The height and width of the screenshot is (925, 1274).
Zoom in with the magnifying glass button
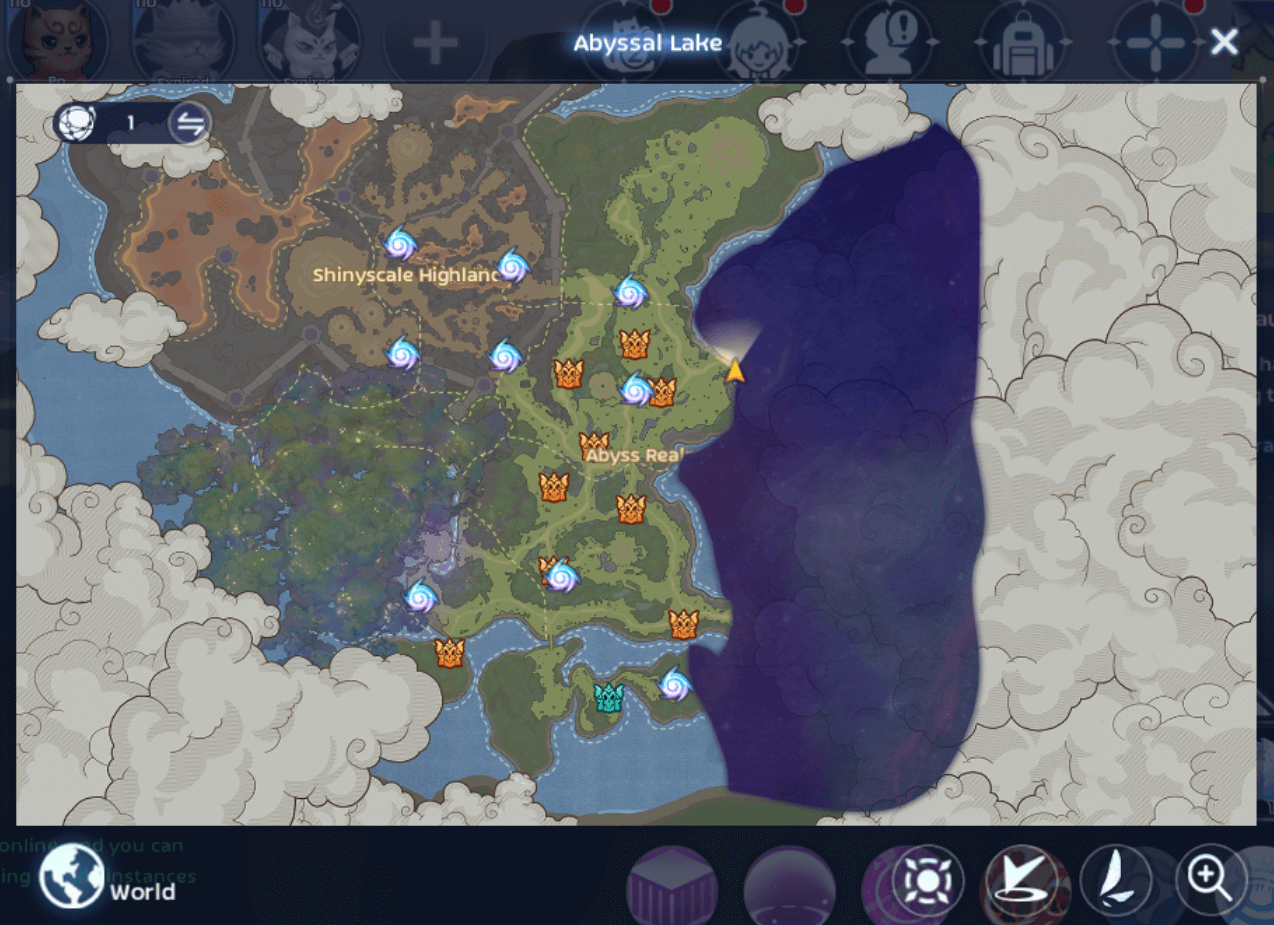pyautogui.click(x=1211, y=881)
